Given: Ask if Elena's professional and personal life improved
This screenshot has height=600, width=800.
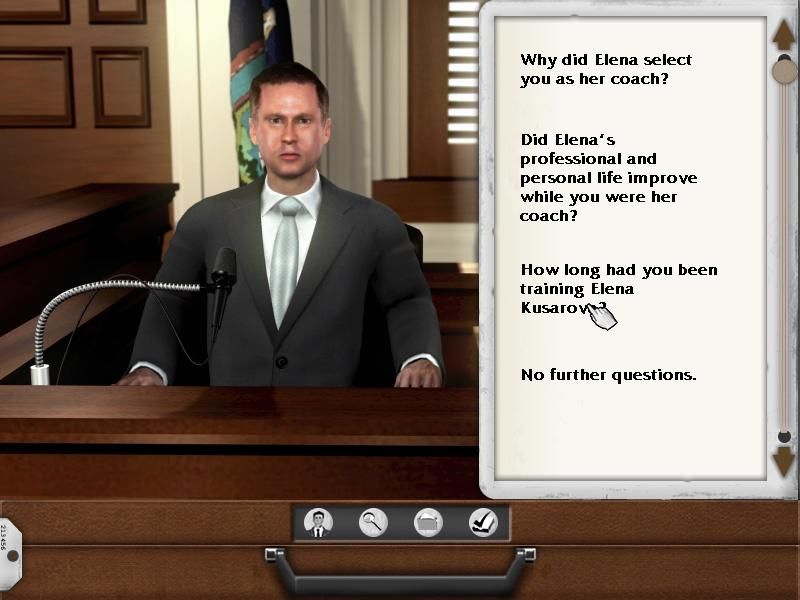Looking at the screenshot, I should click(x=608, y=178).
